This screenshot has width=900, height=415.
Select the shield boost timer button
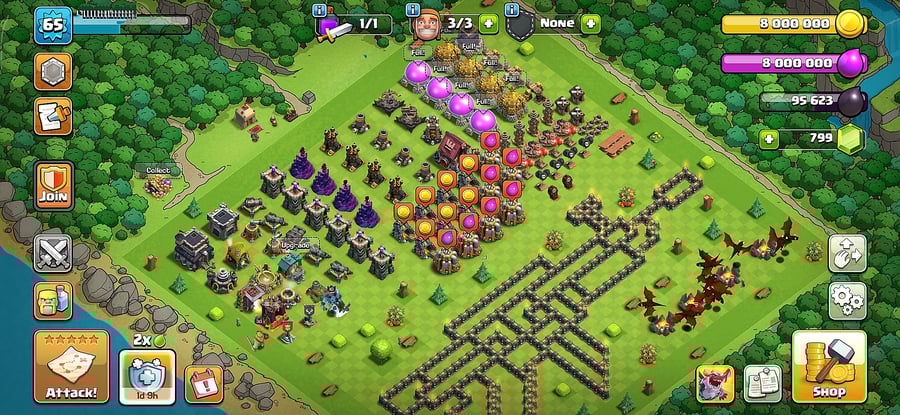click(x=147, y=383)
